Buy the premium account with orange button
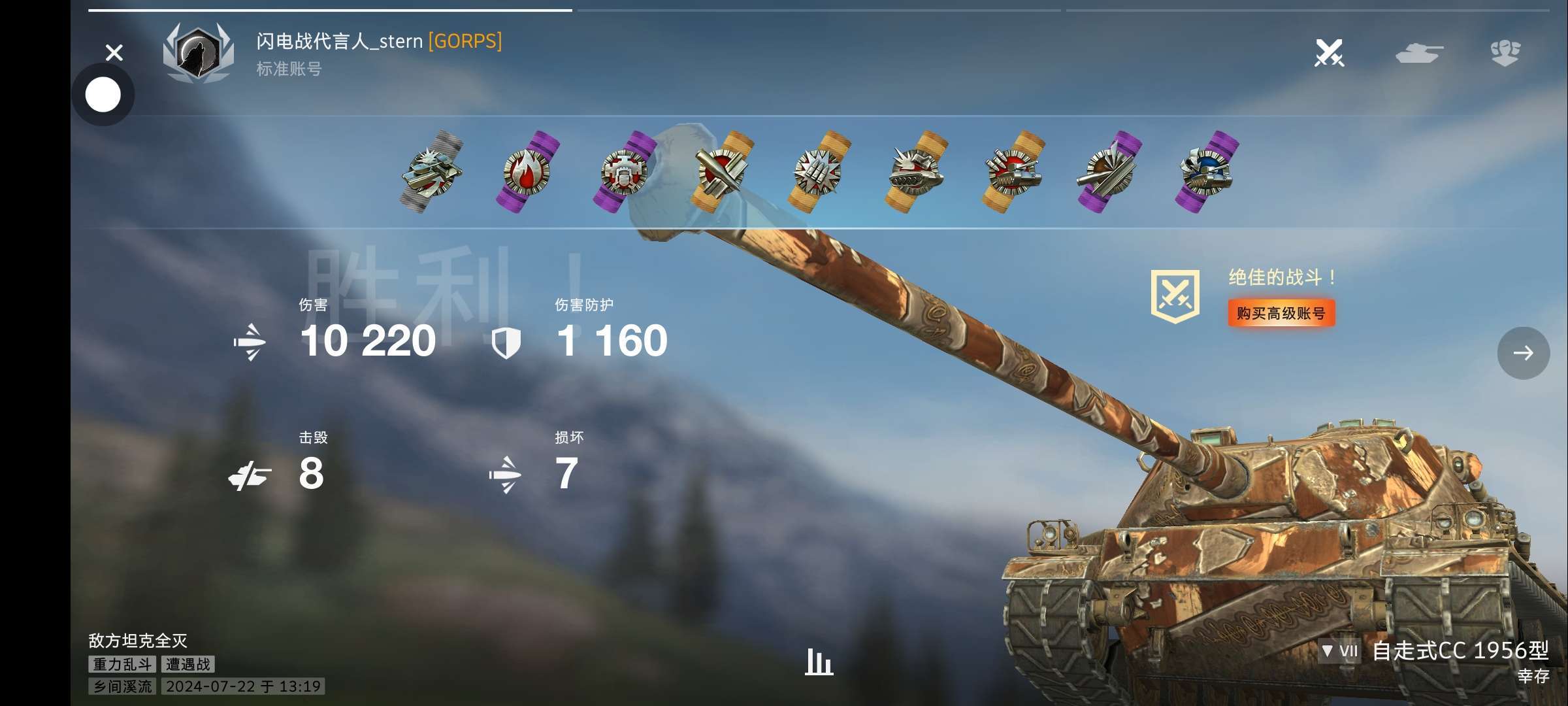The width and height of the screenshot is (1568, 706). tap(1281, 313)
